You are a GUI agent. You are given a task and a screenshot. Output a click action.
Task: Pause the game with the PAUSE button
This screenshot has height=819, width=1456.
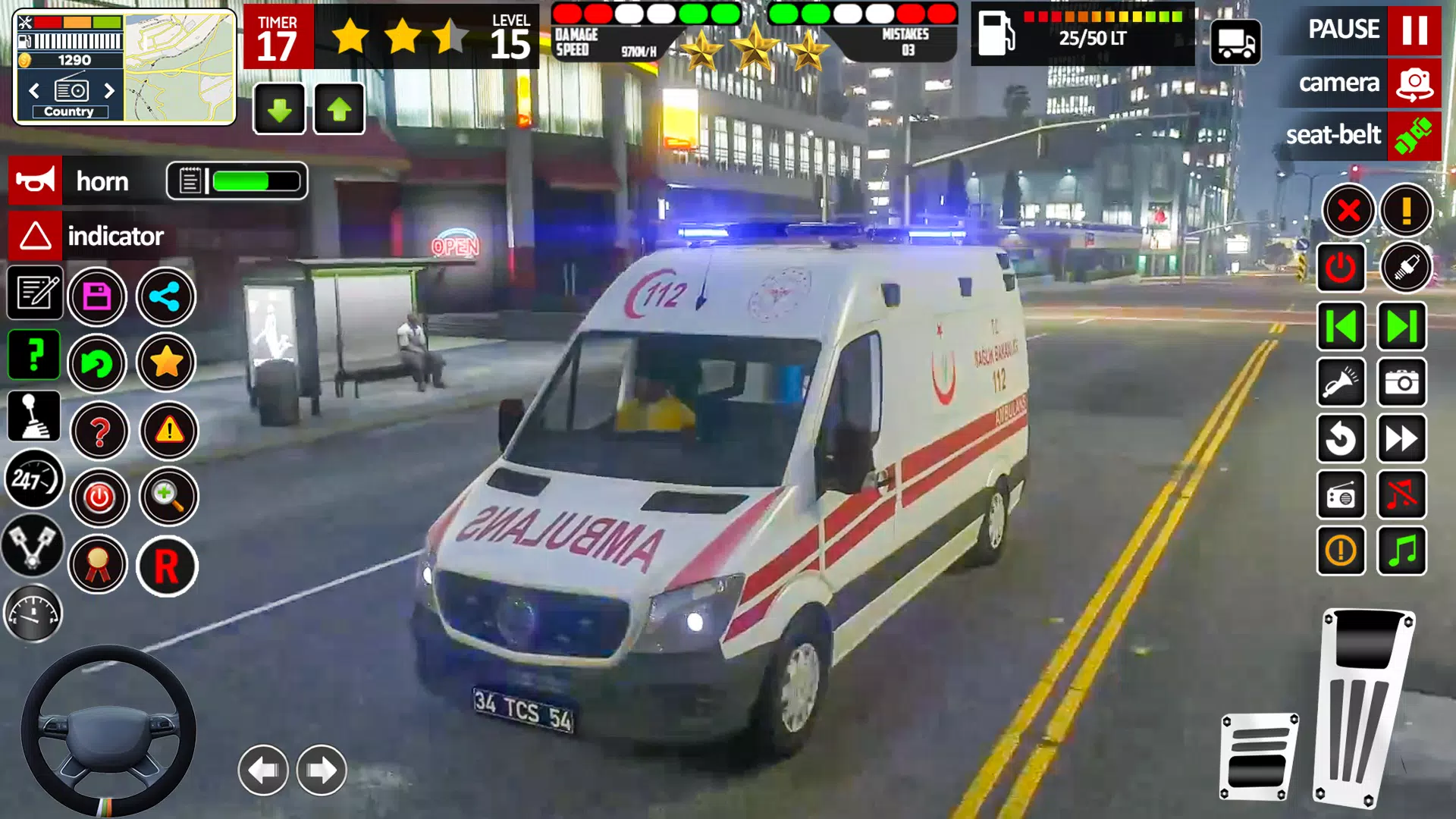pos(1414,30)
